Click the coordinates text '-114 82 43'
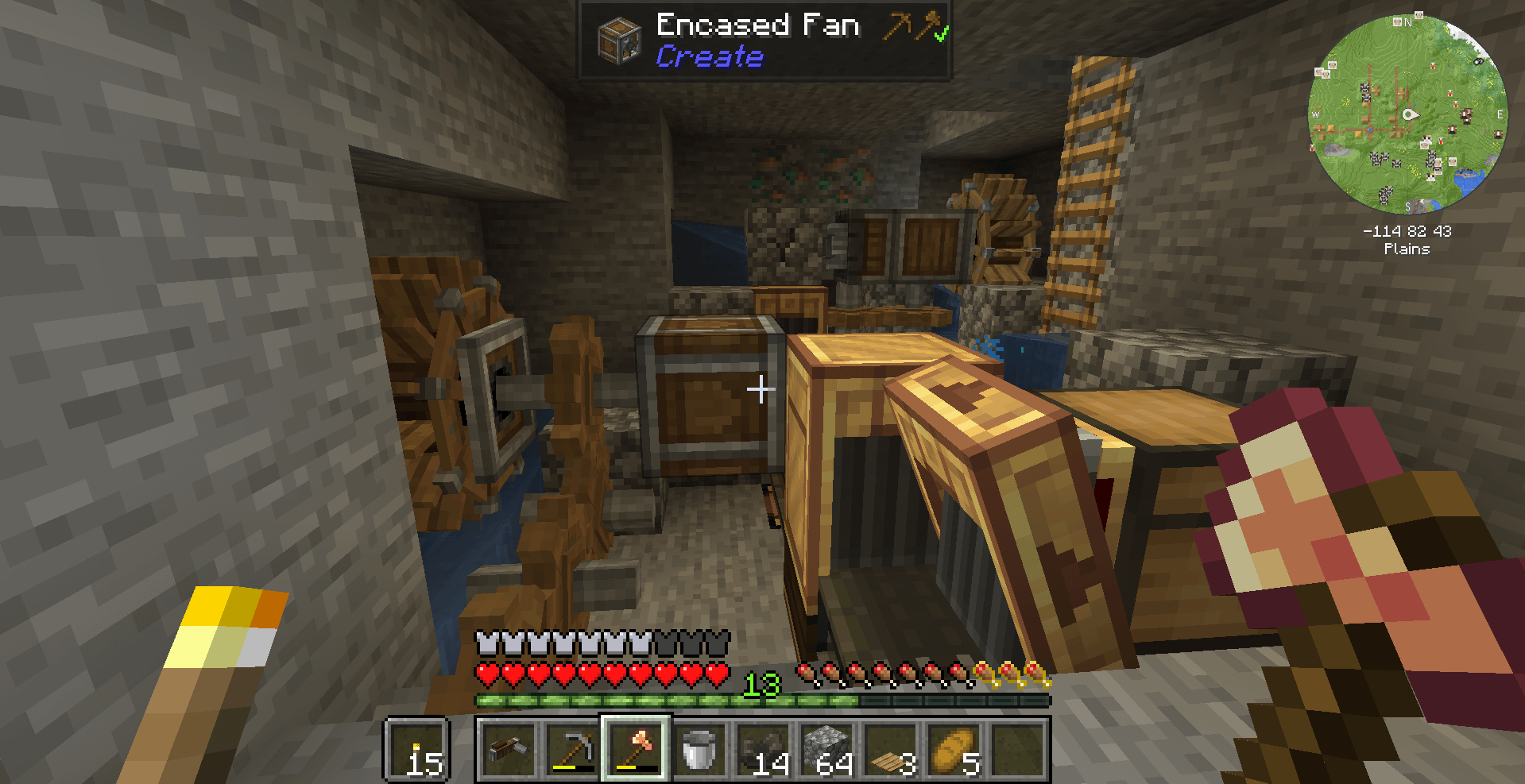The width and height of the screenshot is (1525, 784). click(1407, 232)
